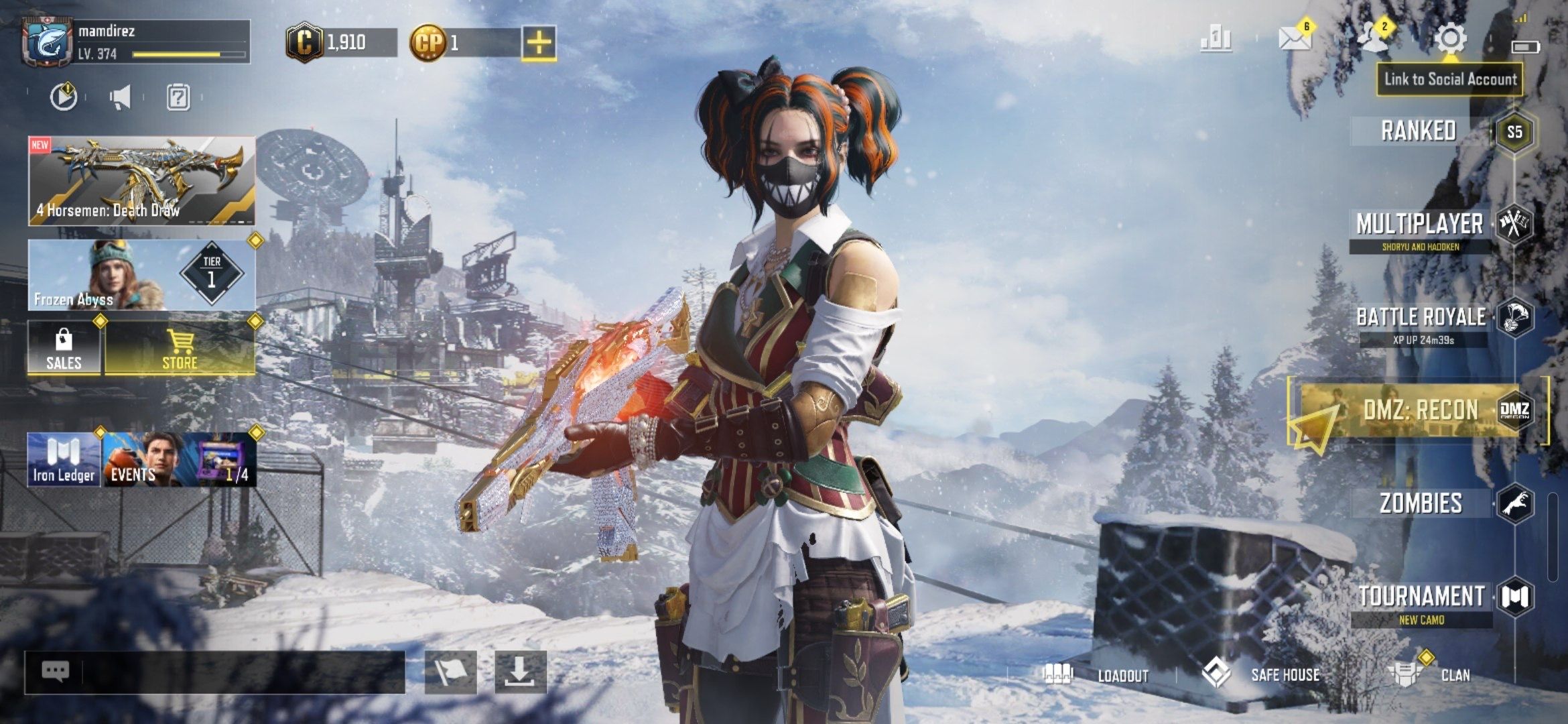Go to the Store
Viewport: 1568px width, 724px height.
[180, 349]
